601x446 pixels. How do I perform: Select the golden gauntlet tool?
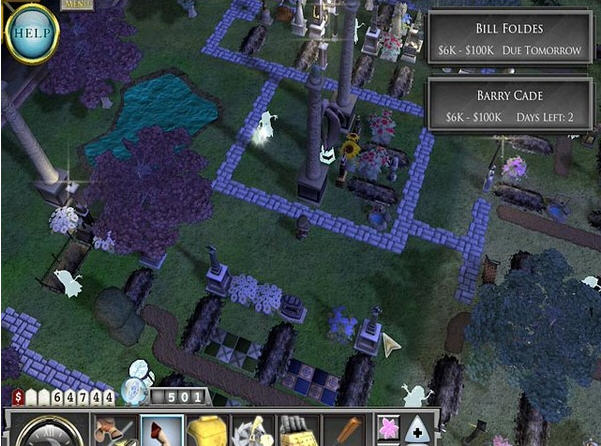pos(296,430)
